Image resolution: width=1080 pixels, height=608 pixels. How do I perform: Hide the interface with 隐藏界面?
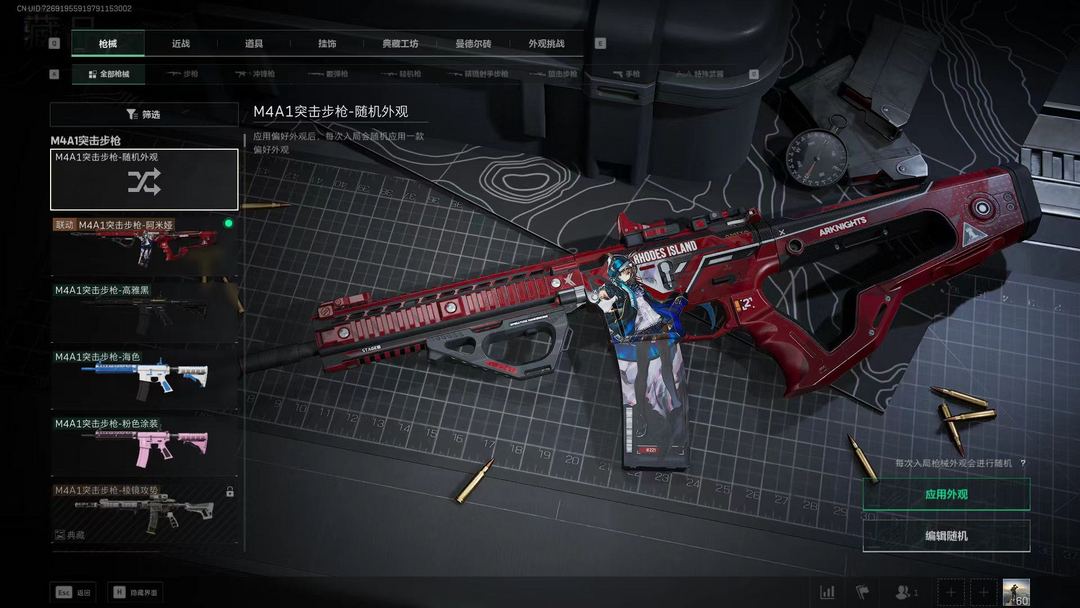point(135,593)
